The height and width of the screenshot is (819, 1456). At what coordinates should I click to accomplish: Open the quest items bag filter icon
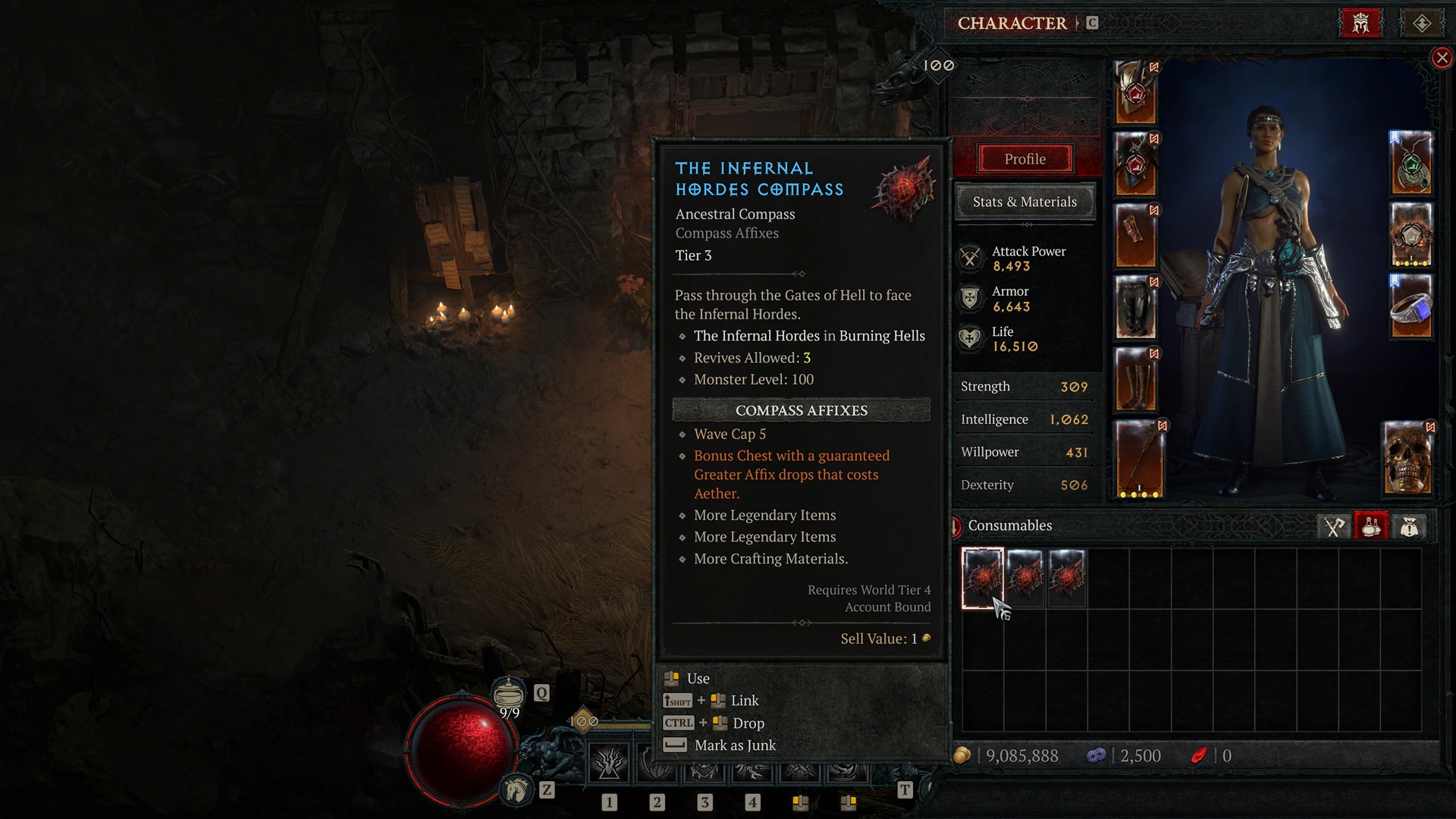coord(1410,526)
